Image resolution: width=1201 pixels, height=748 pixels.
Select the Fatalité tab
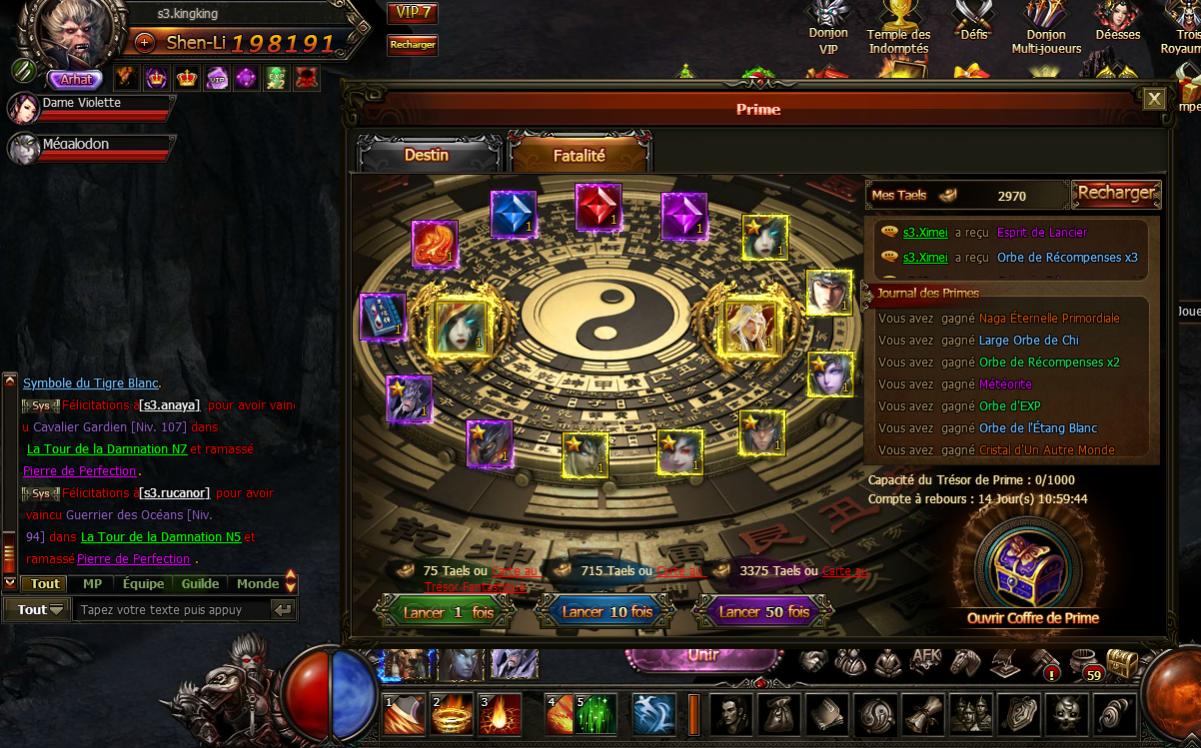click(579, 155)
